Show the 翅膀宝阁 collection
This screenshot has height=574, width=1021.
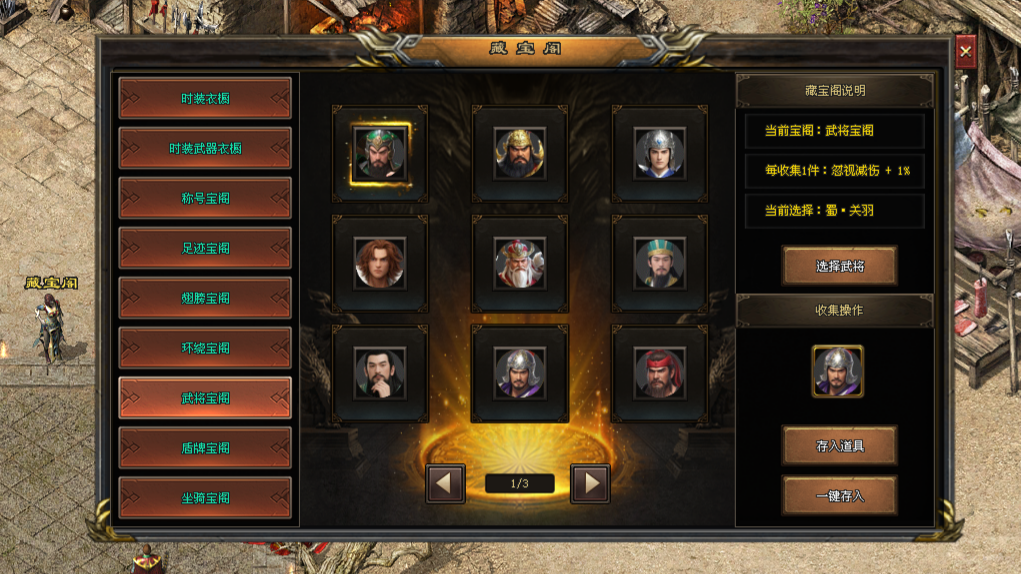point(205,298)
